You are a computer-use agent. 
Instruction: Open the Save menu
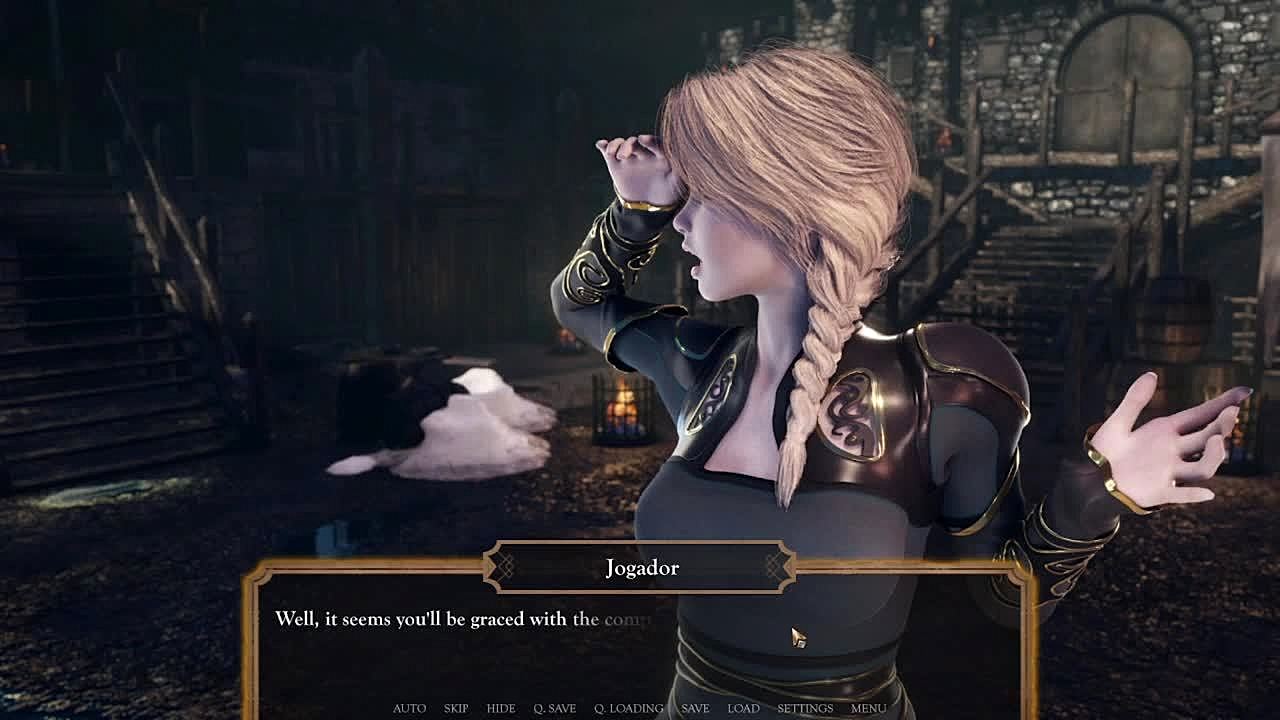[x=695, y=708]
